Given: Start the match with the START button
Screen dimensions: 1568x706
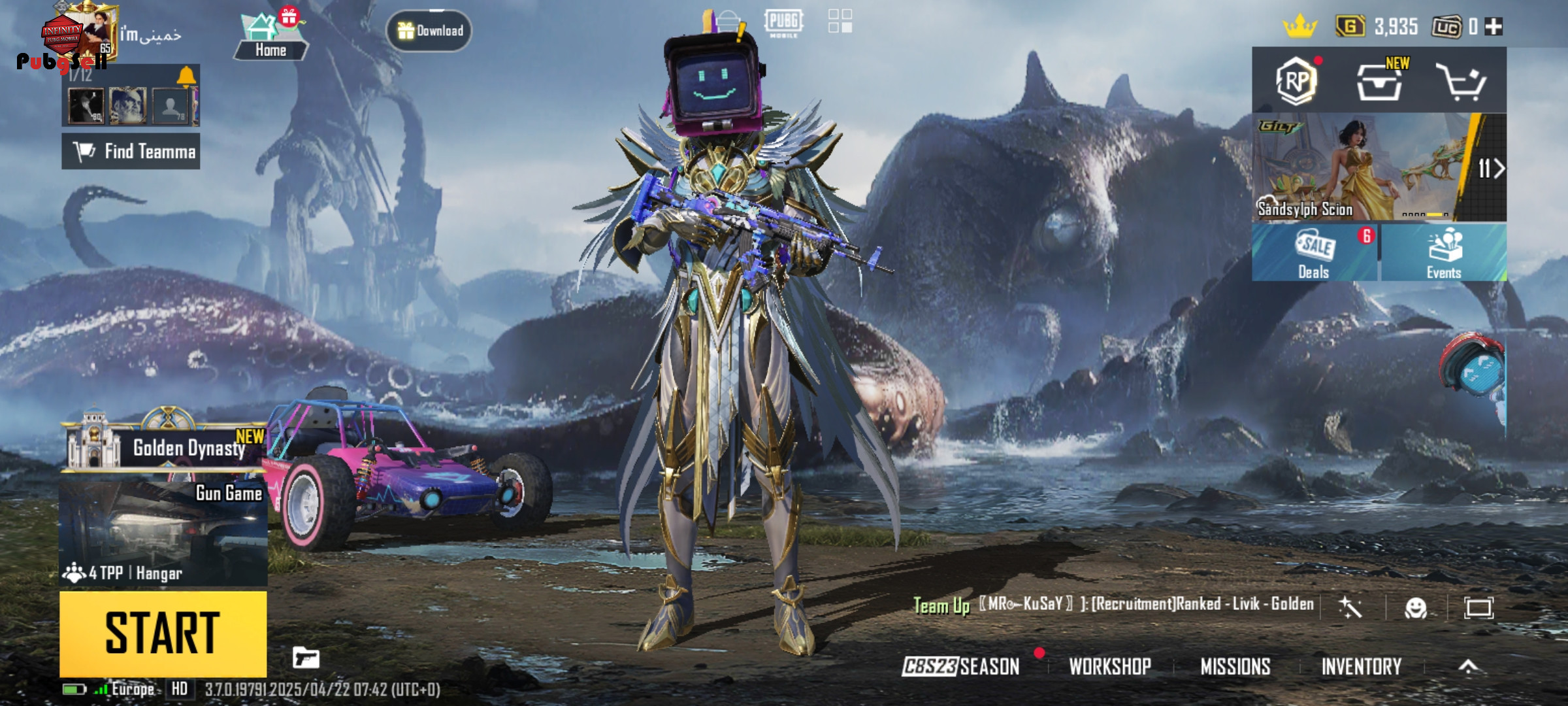Looking at the screenshot, I should (163, 633).
